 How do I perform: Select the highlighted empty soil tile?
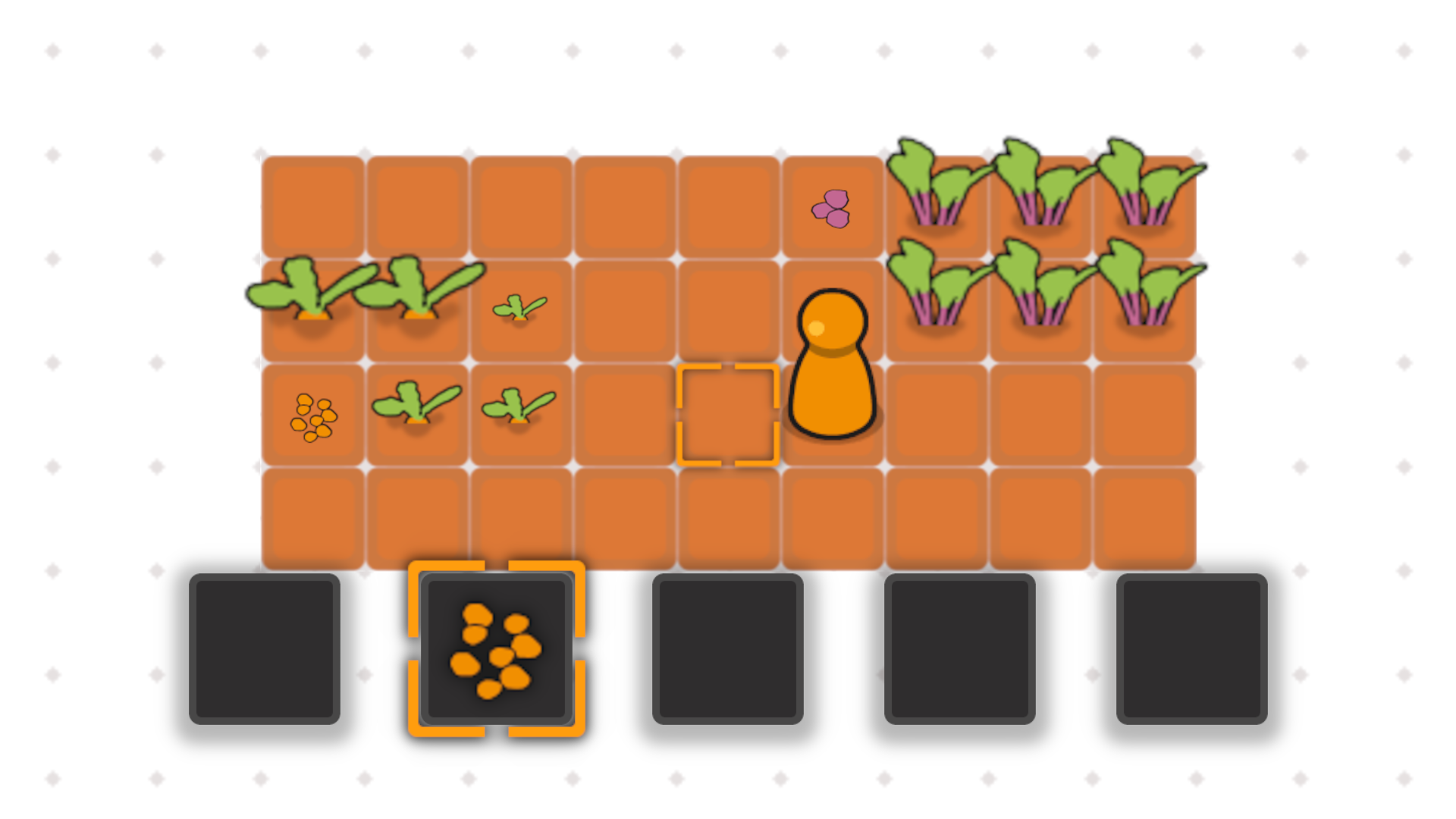point(728,413)
